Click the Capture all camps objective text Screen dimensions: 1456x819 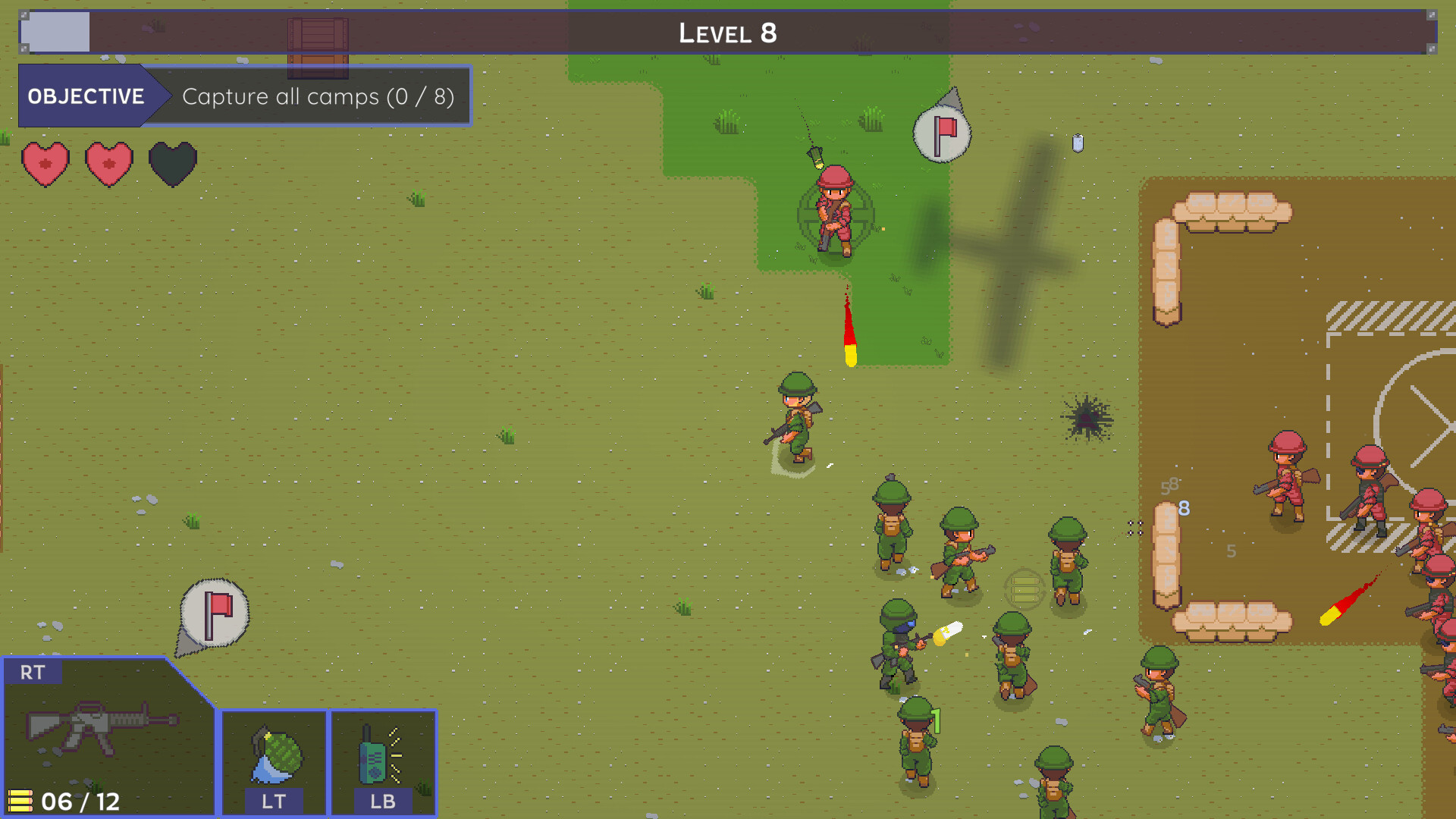click(317, 96)
